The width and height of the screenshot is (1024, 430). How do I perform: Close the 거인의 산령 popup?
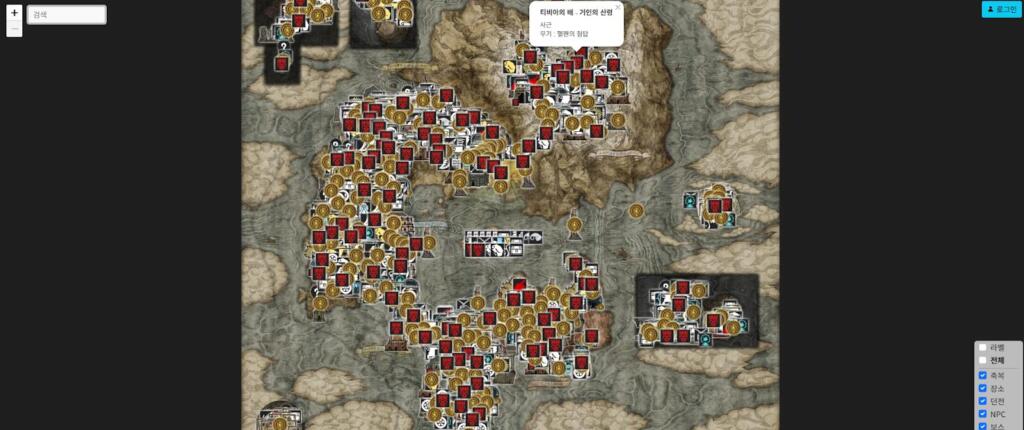click(617, 7)
